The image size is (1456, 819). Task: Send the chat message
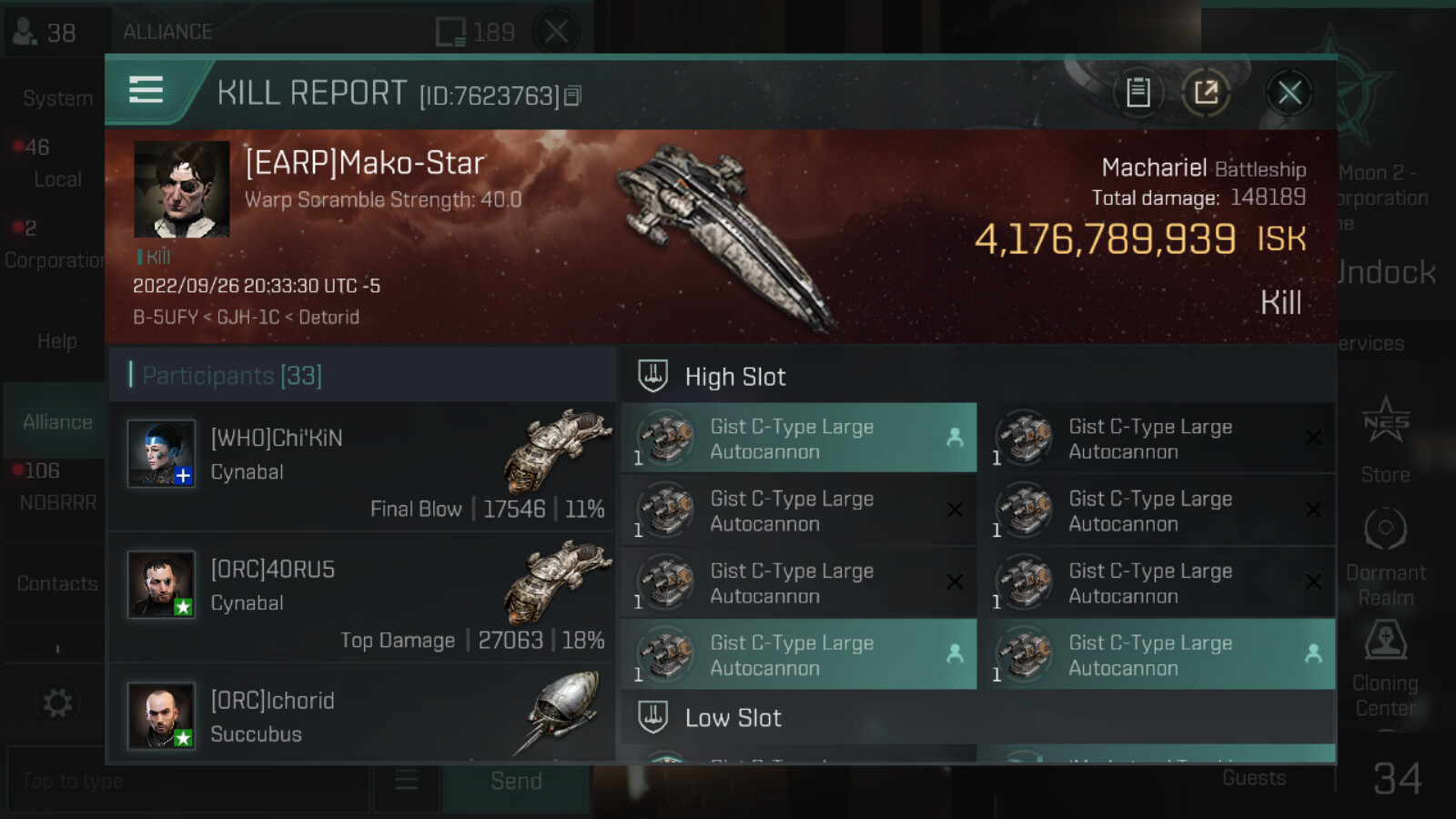(515, 782)
